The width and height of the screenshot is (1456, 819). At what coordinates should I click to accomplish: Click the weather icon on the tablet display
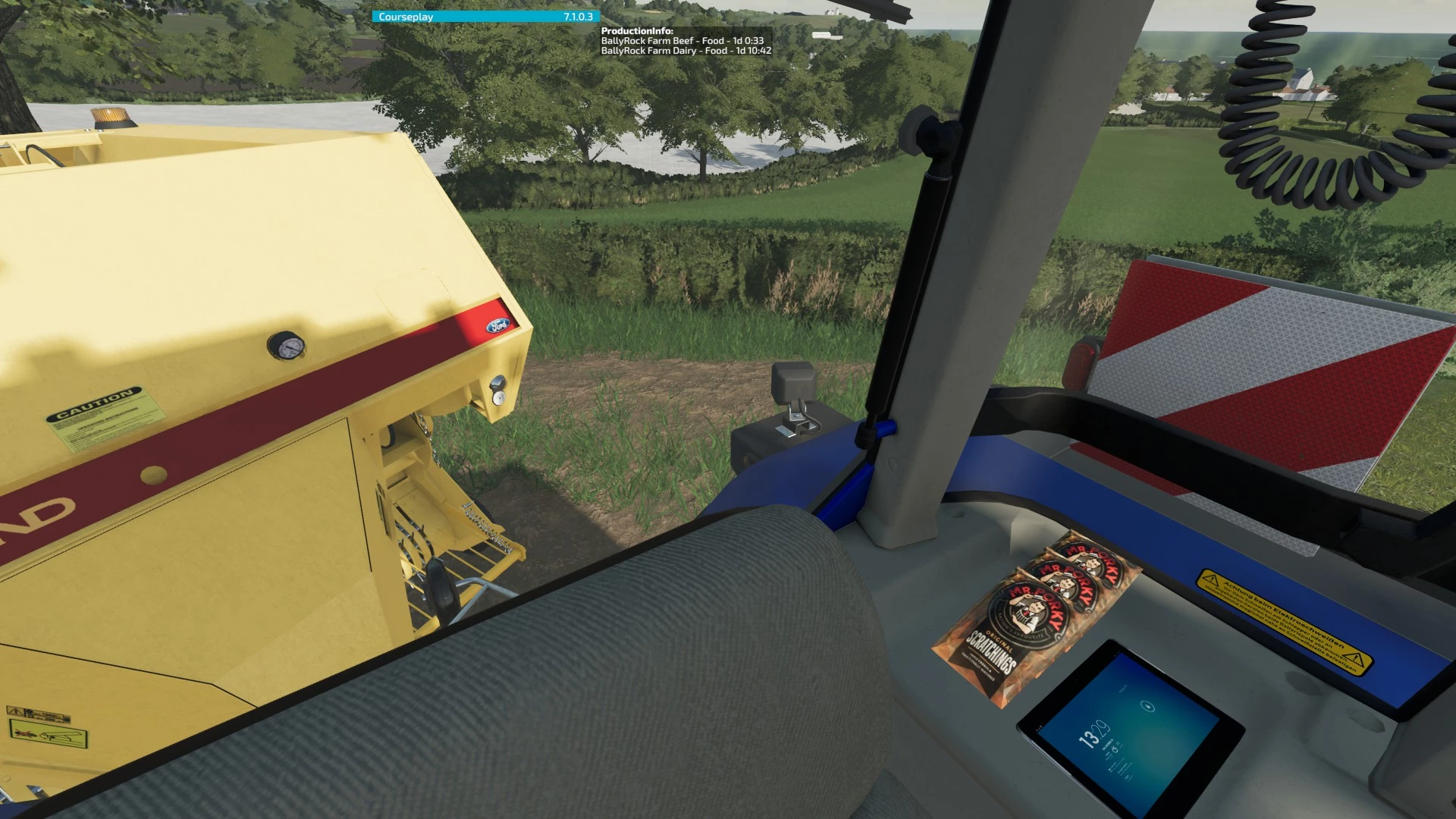(1115, 748)
